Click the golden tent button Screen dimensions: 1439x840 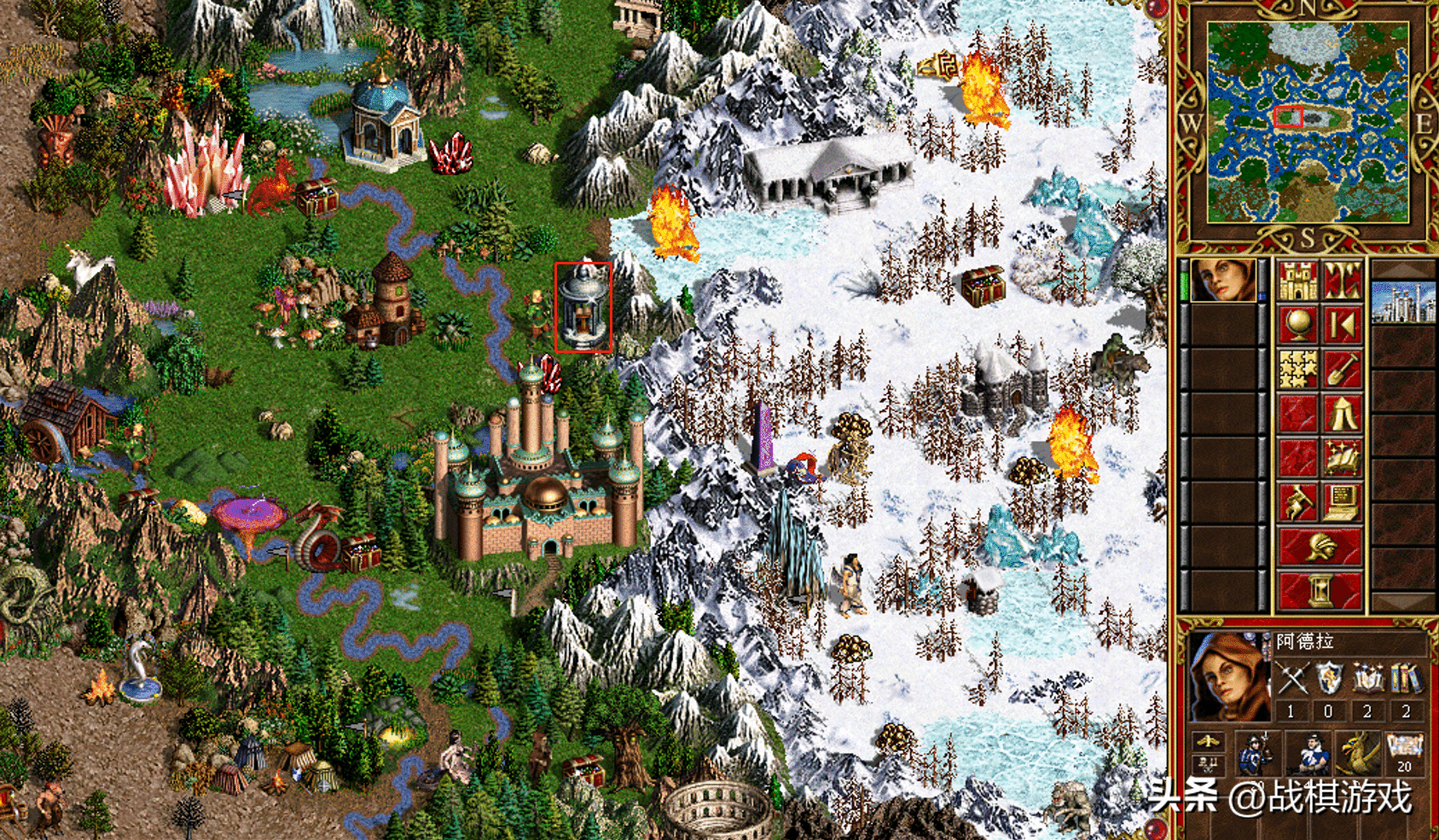click(1342, 414)
